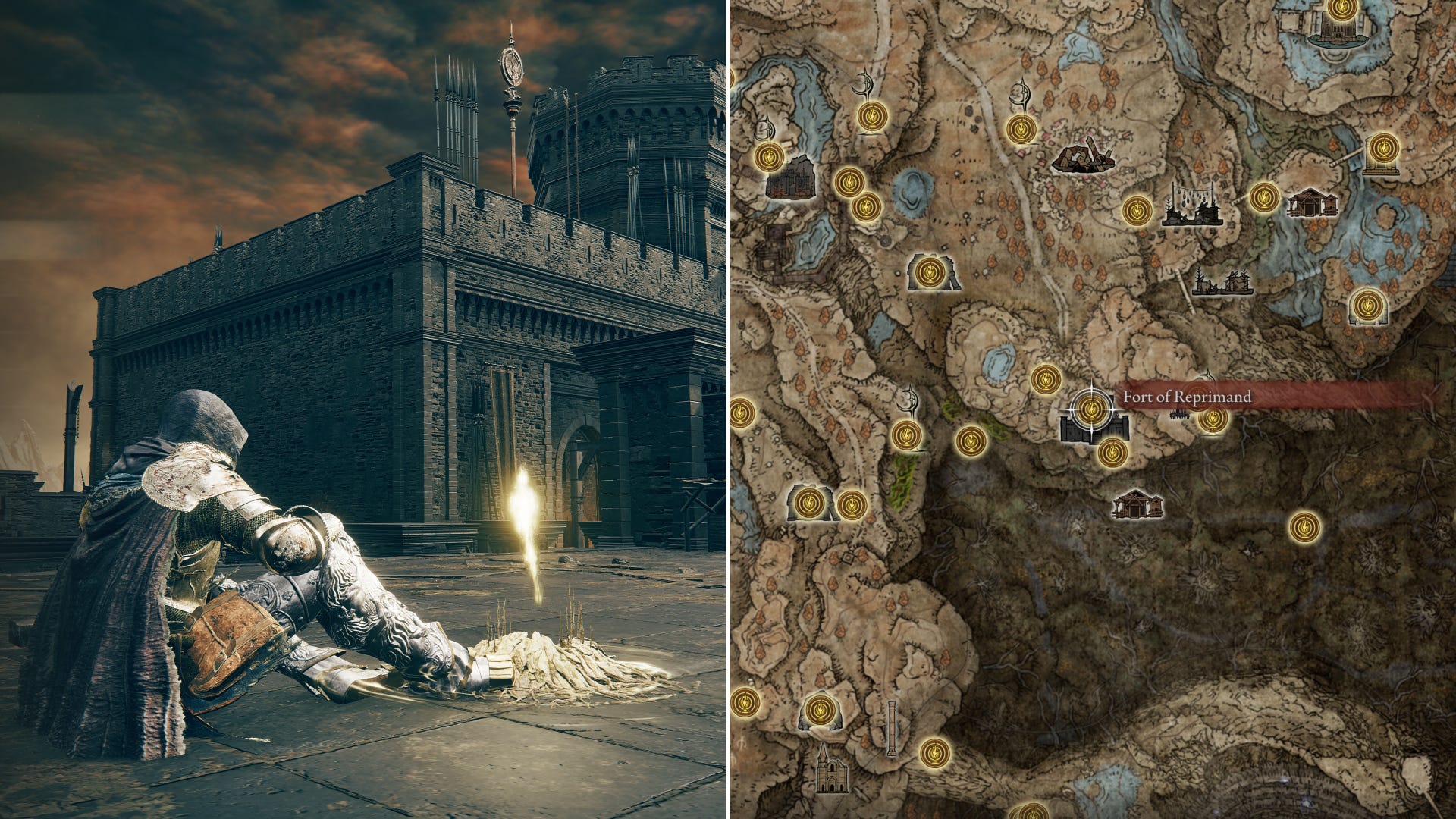Click the tall stone pillar map icon
1456x819 pixels.
click(892, 729)
